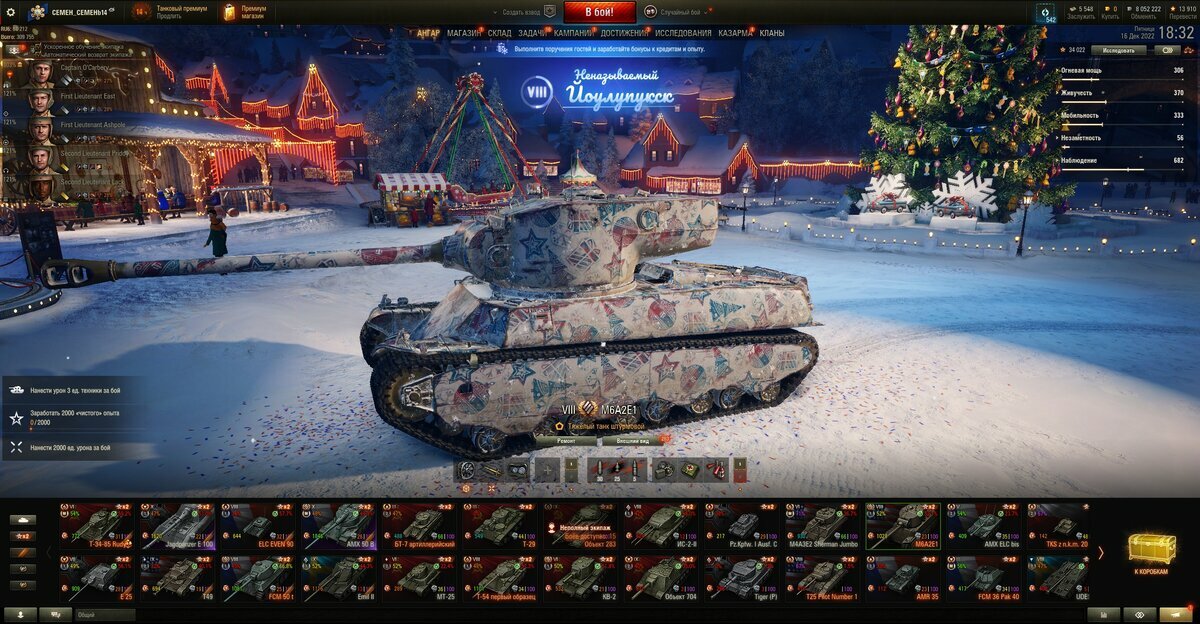
Task: Open the «Кланы» tab
Action: coord(771,33)
